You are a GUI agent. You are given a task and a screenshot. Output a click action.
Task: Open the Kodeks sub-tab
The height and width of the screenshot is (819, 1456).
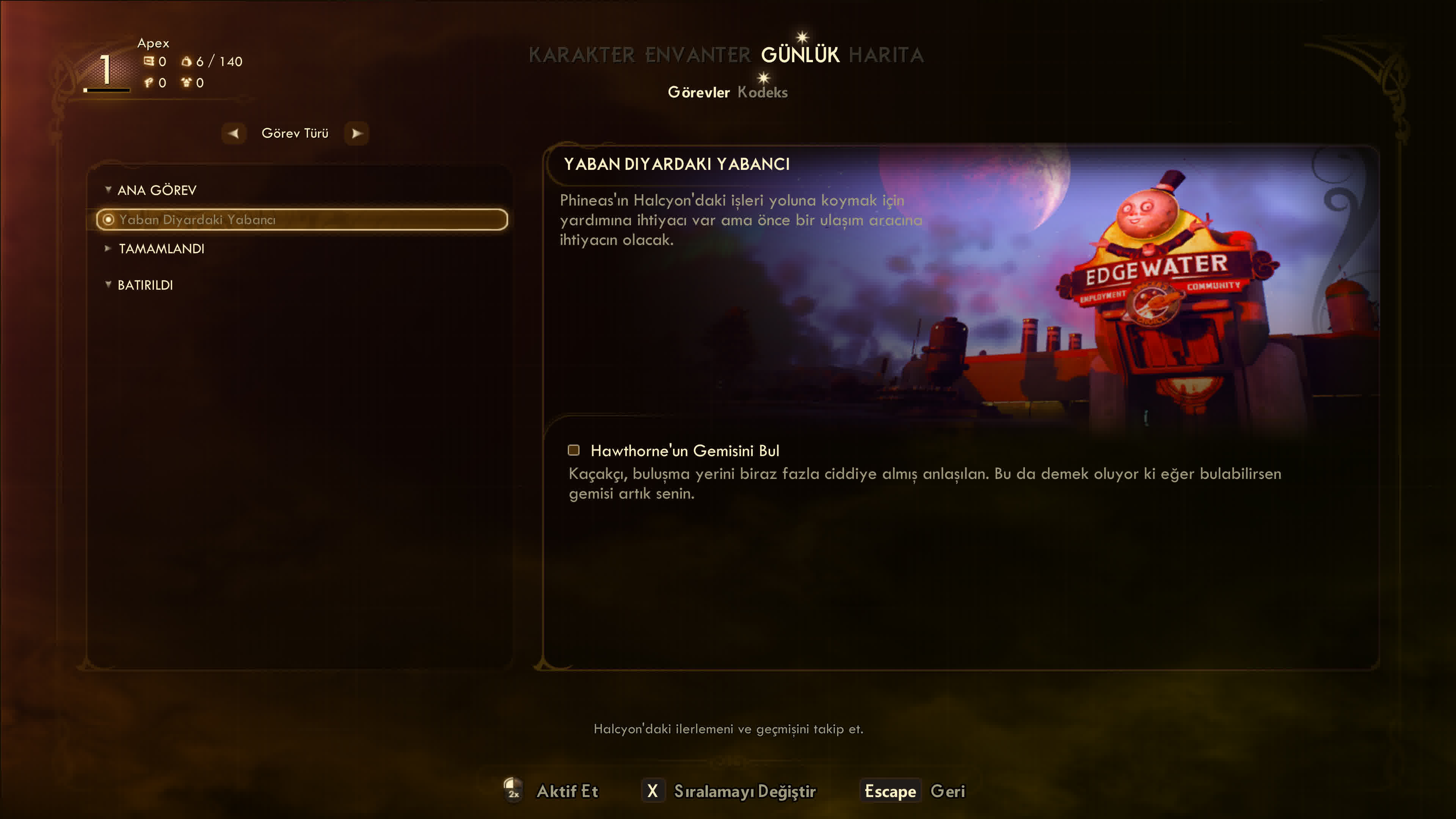(x=762, y=92)
